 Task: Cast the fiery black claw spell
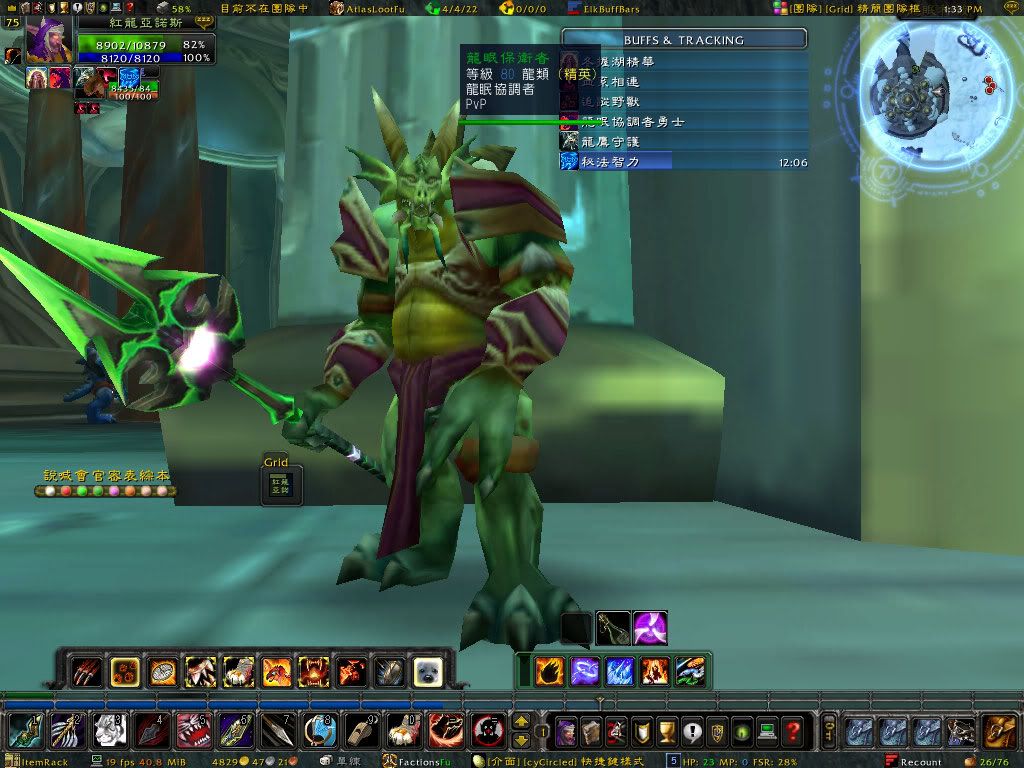(550, 670)
